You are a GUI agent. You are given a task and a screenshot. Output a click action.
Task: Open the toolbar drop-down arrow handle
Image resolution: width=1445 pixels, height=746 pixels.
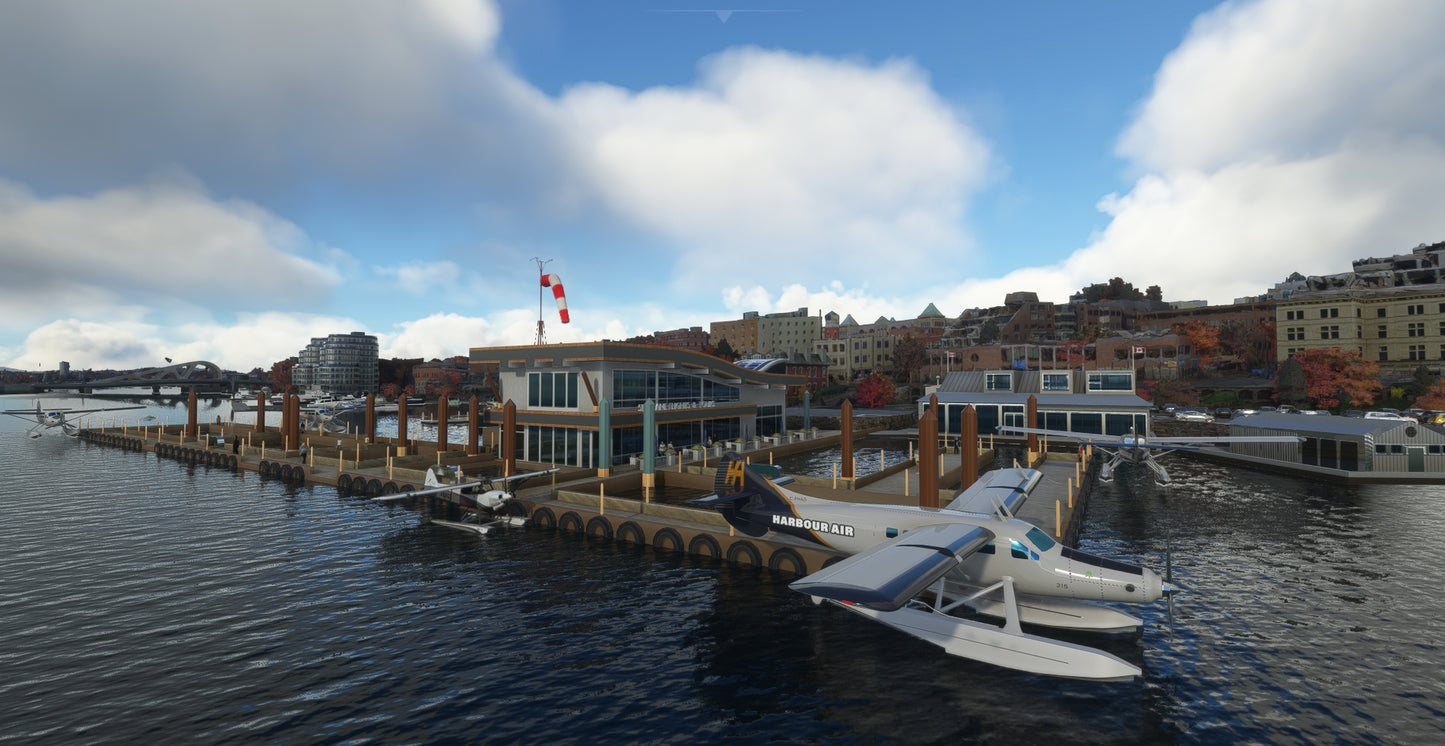tap(723, 16)
